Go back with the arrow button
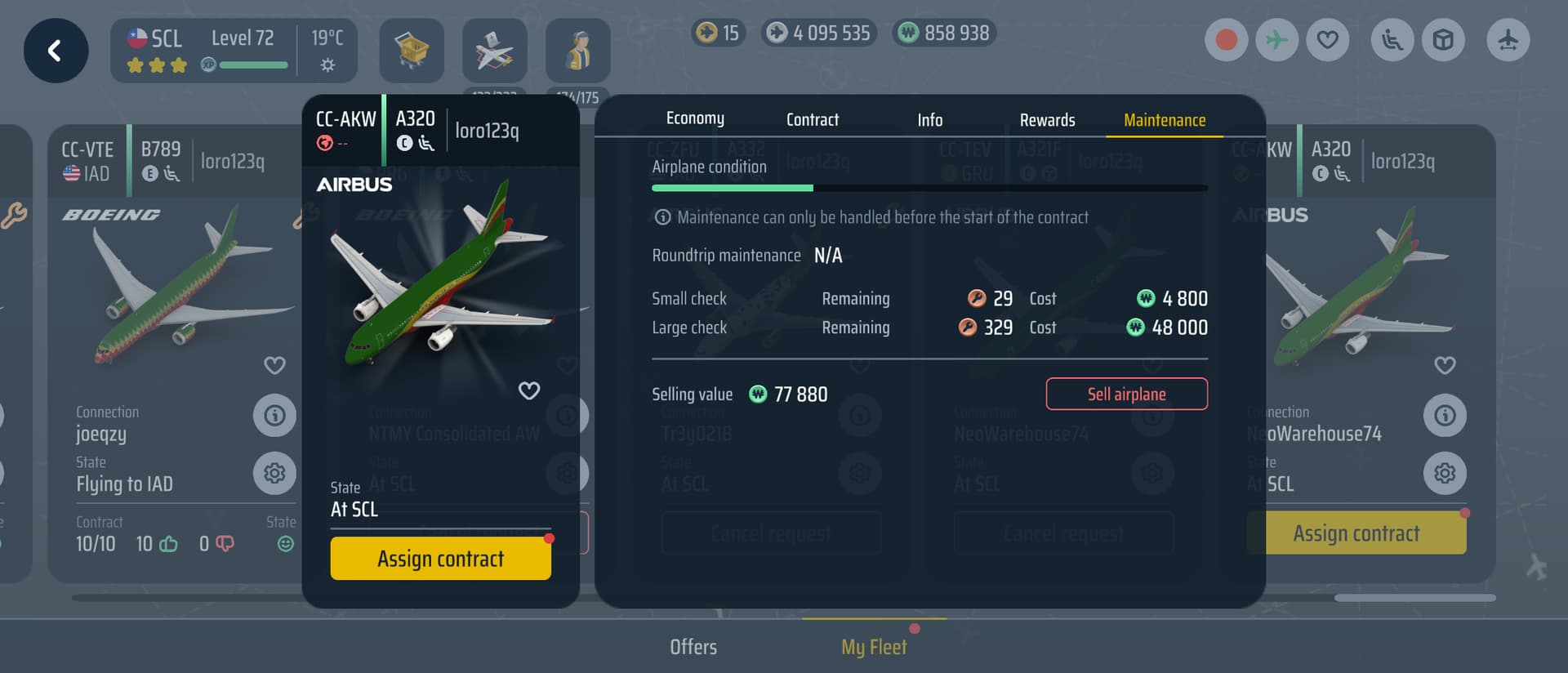Image resolution: width=1568 pixels, height=673 pixels. click(56, 51)
